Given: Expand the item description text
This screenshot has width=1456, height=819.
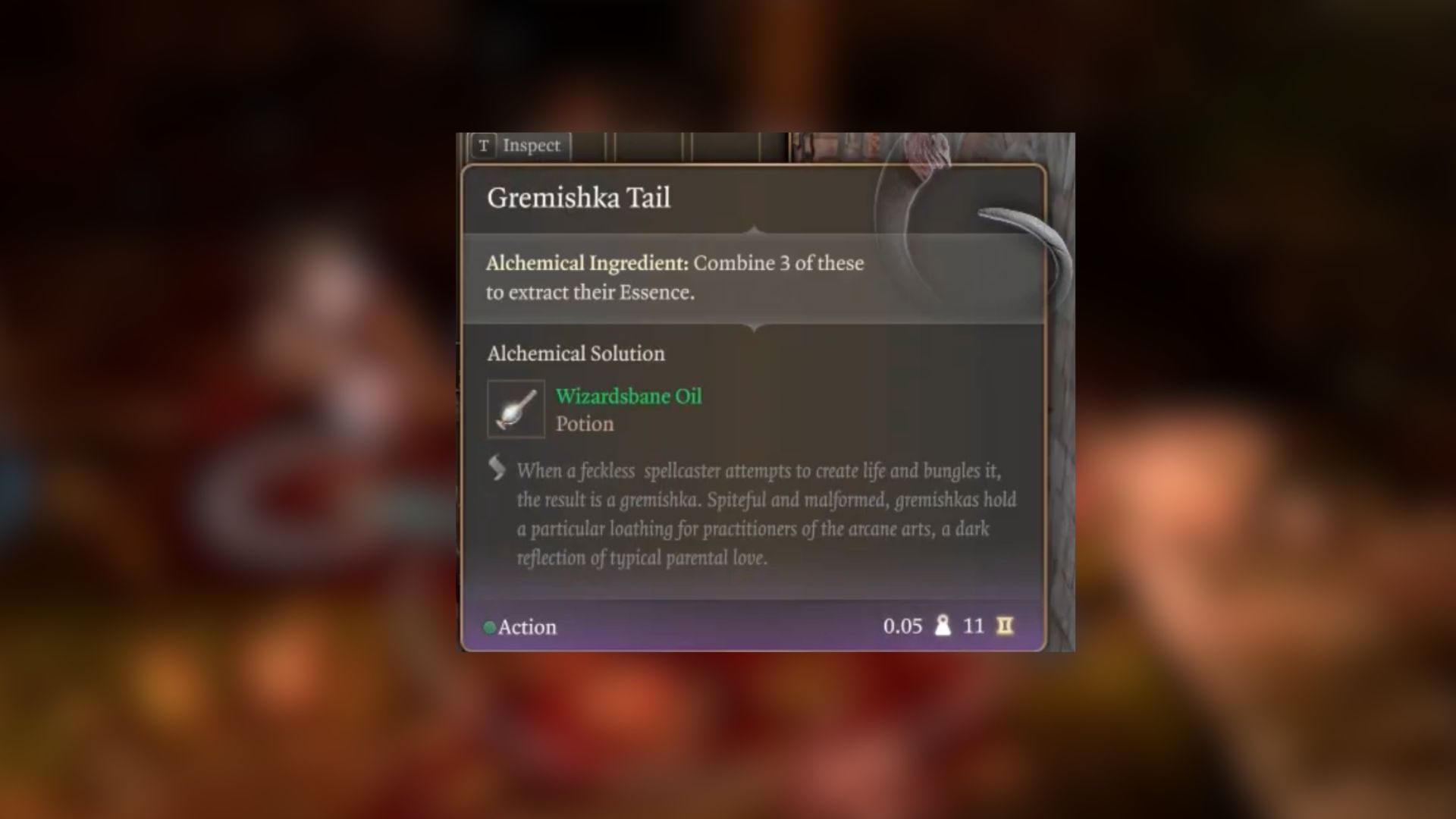Looking at the screenshot, I should tap(766, 516).
